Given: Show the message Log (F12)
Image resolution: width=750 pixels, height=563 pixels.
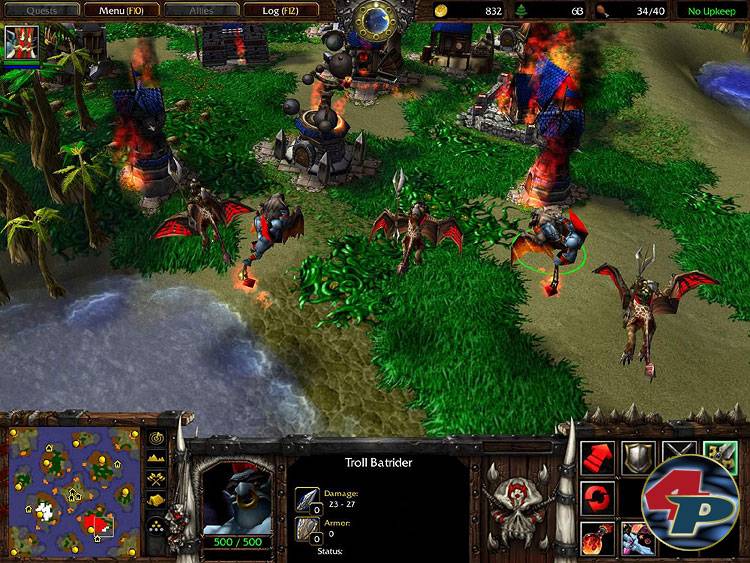Looking at the screenshot, I should 281,10.
